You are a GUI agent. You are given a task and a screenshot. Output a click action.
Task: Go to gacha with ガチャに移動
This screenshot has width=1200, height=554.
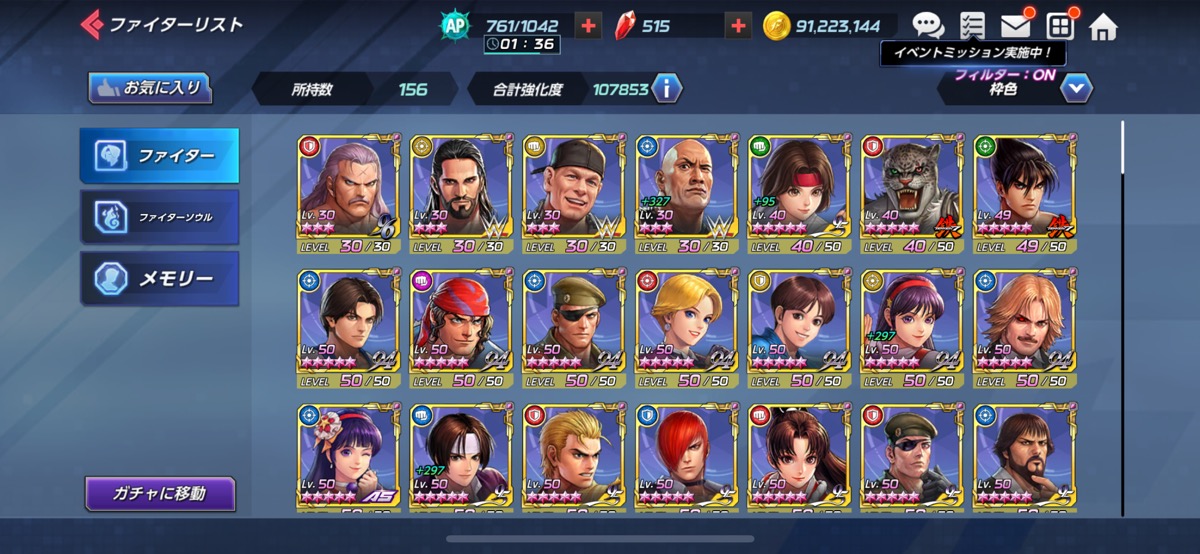tap(160, 493)
